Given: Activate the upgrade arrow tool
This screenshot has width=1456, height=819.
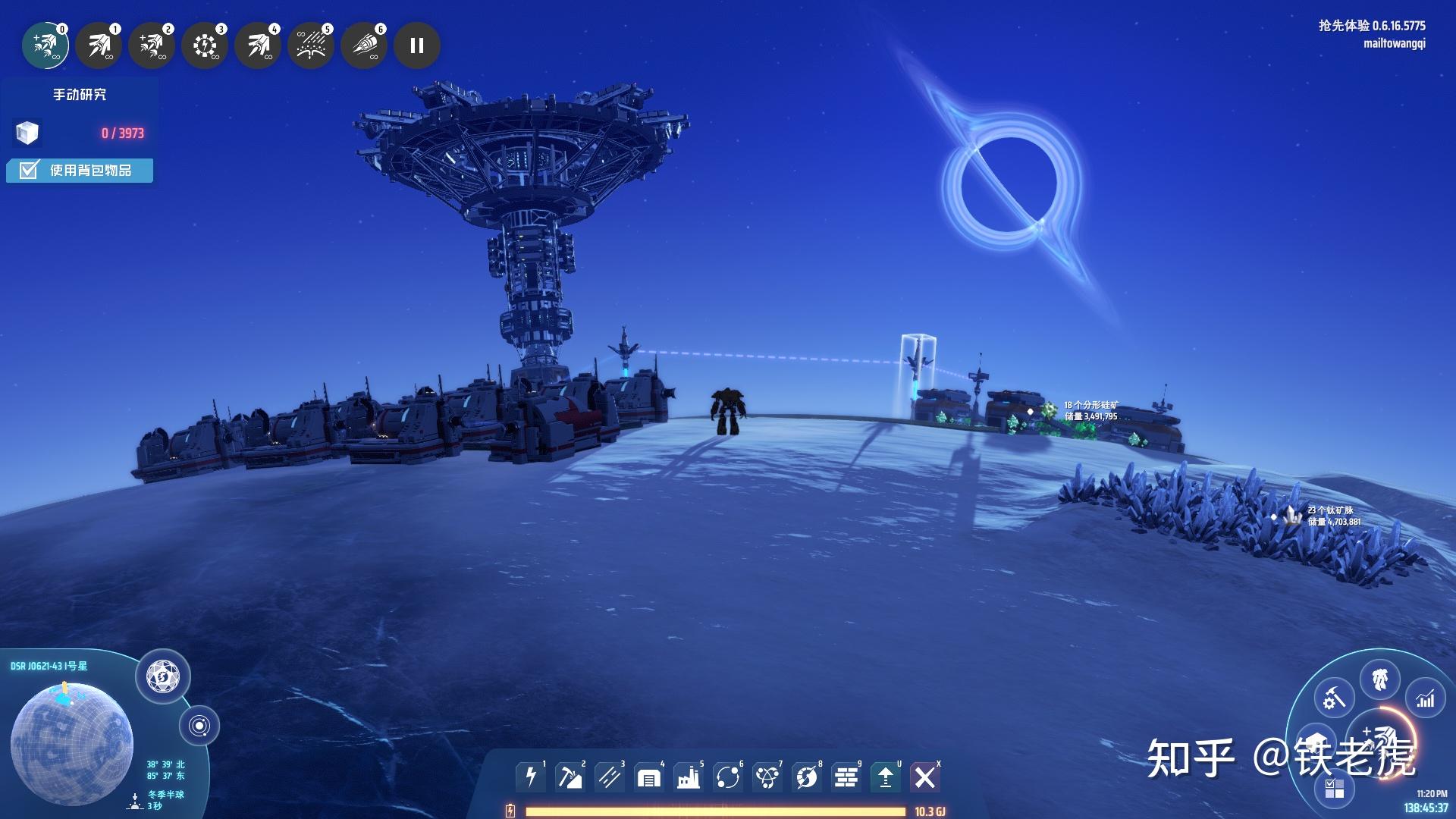Looking at the screenshot, I should tap(885, 777).
